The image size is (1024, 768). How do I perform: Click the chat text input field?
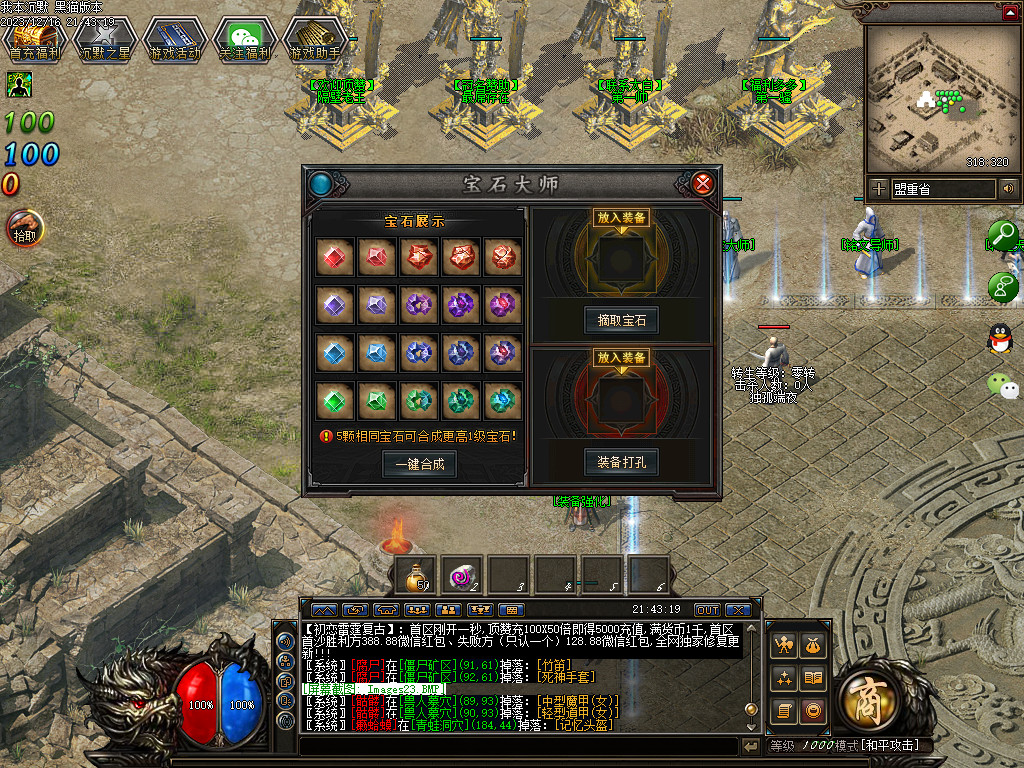click(520, 746)
